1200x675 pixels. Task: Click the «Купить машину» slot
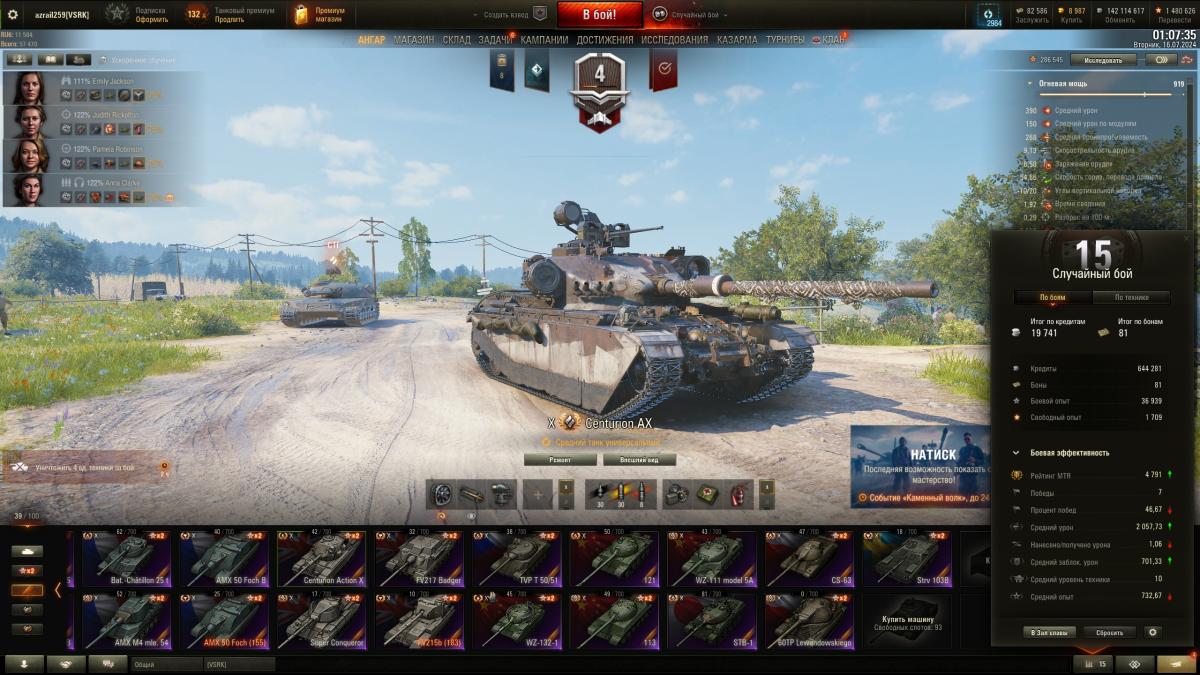(907, 621)
